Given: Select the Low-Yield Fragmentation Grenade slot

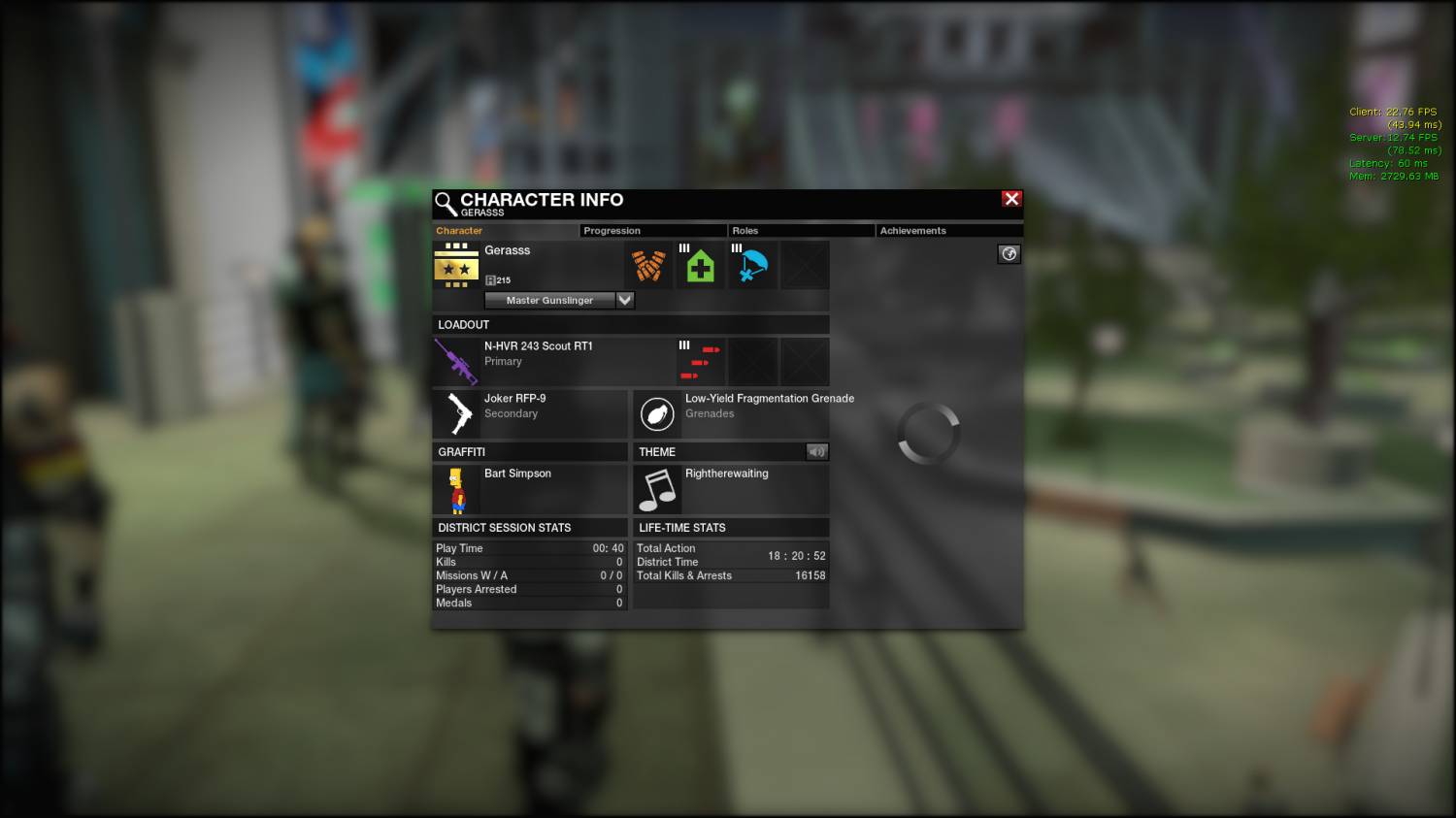Looking at the screenshot, I should click(657, 413).
